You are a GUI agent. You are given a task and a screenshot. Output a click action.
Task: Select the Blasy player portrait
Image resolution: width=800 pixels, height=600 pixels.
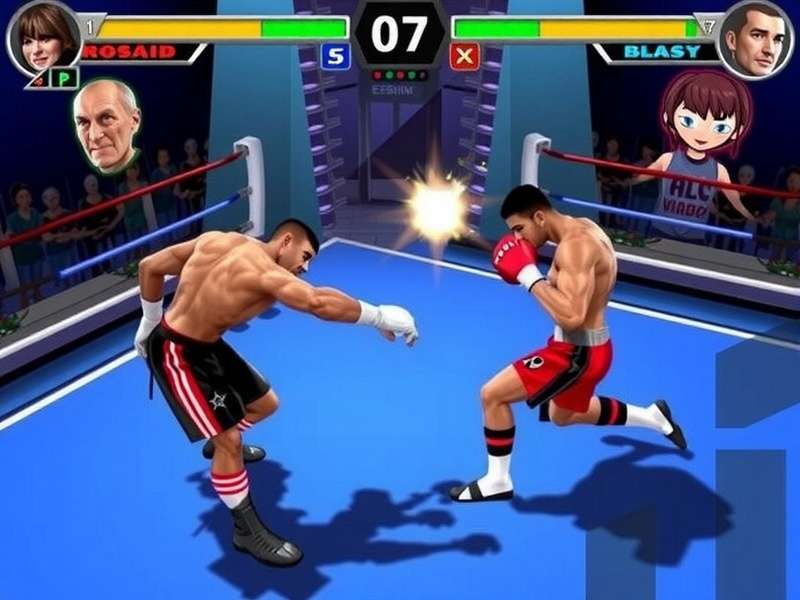757,38
